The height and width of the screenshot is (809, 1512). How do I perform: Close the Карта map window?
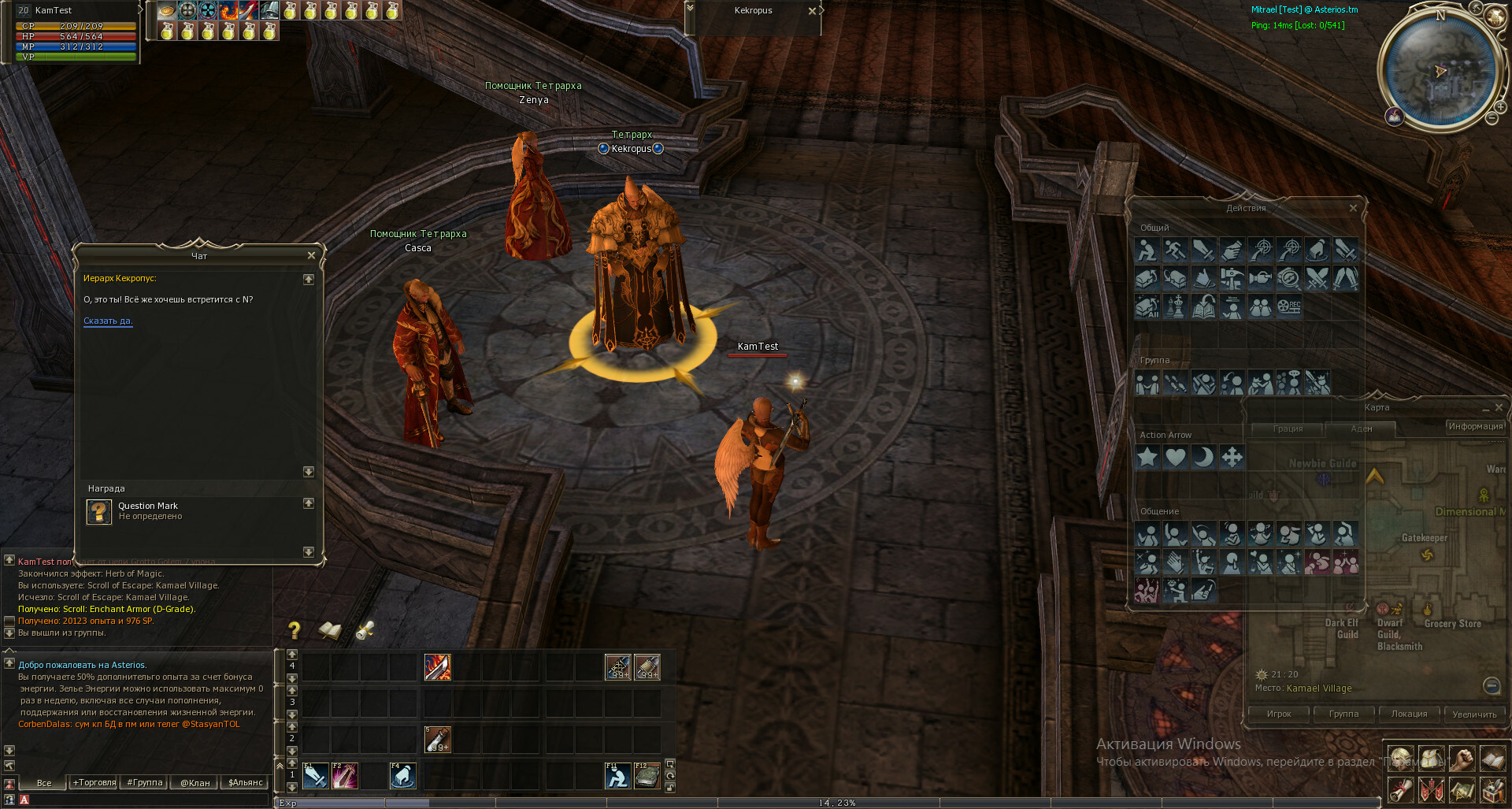tap(1499, 407)
